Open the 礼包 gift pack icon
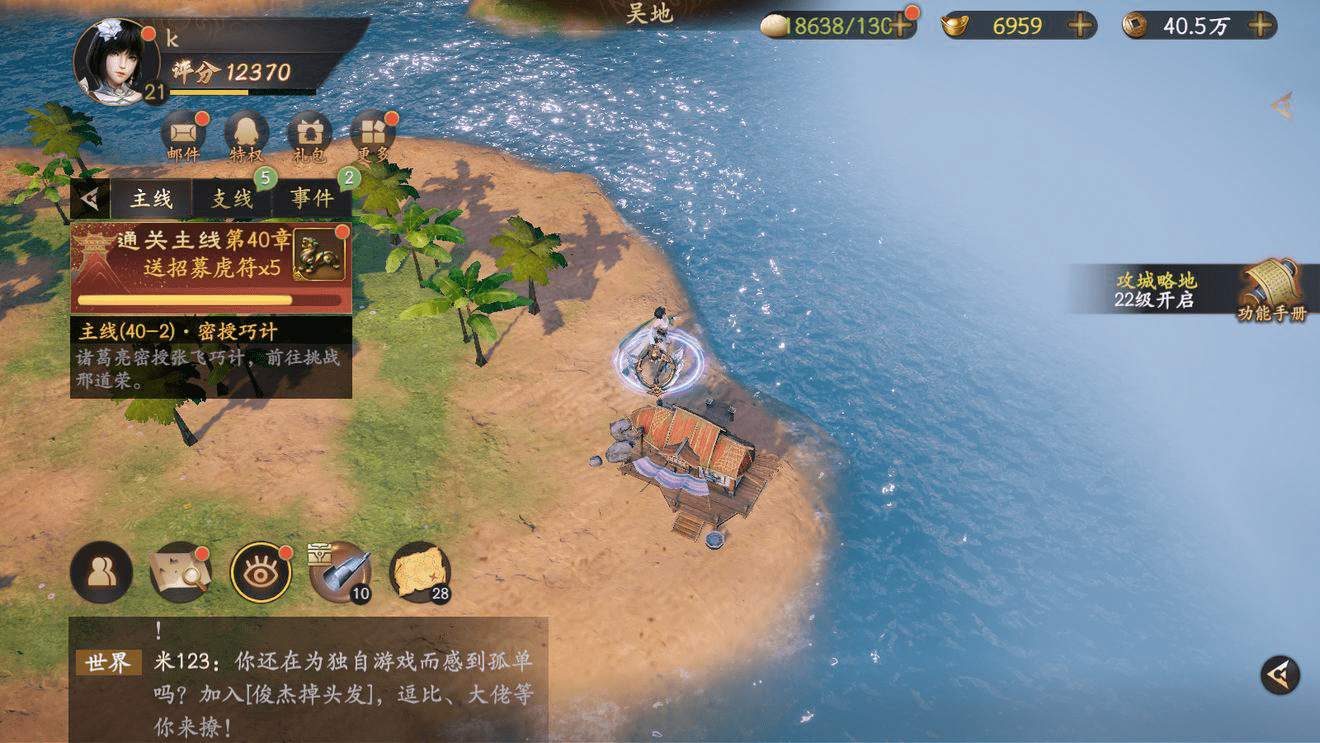 coord(309,135)
